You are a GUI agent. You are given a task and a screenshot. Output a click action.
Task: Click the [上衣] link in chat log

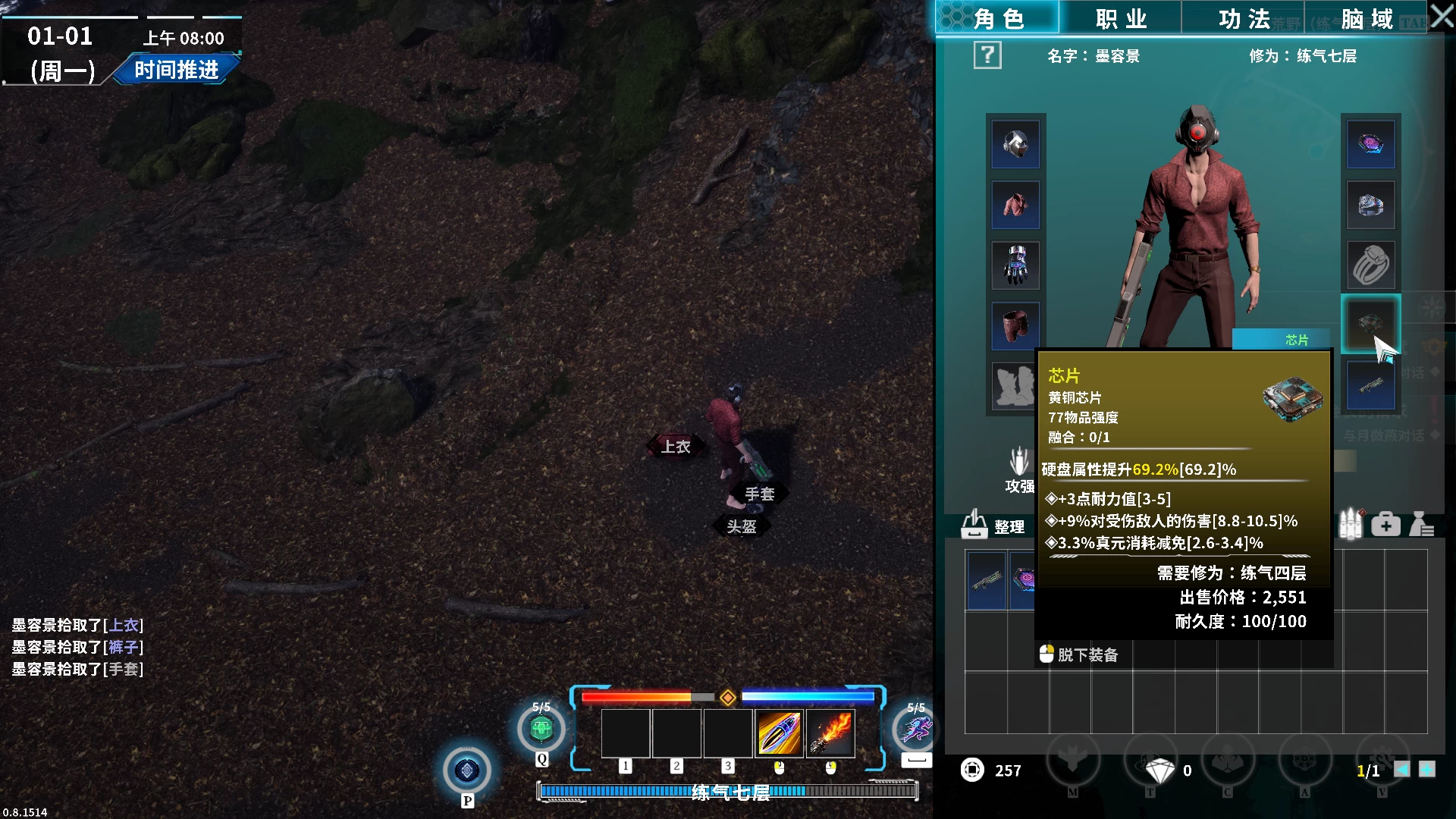click(x=125, y=626)
